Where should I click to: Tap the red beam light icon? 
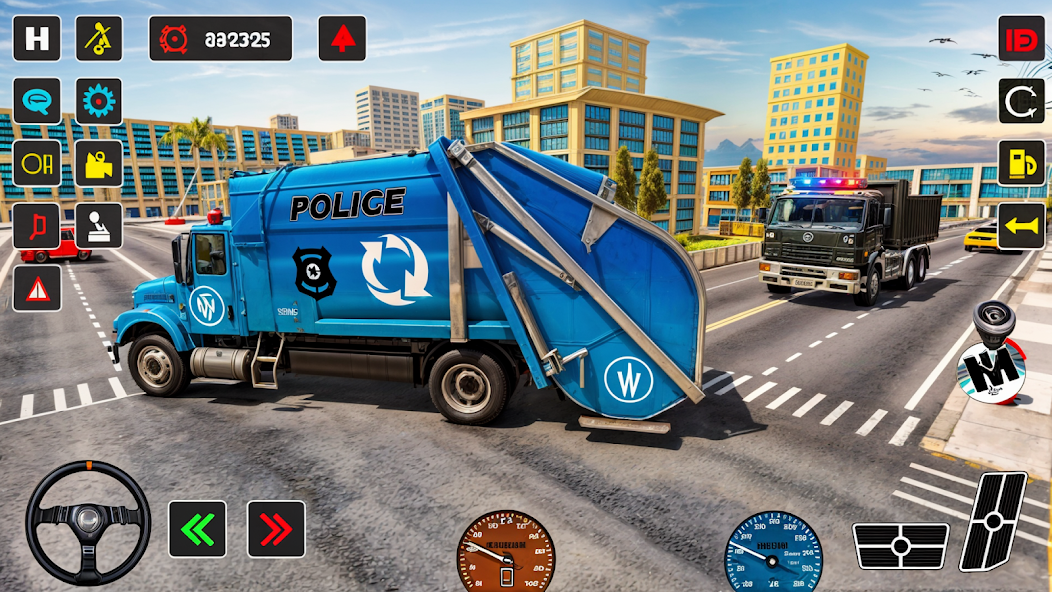click(x=1021, y=39)
